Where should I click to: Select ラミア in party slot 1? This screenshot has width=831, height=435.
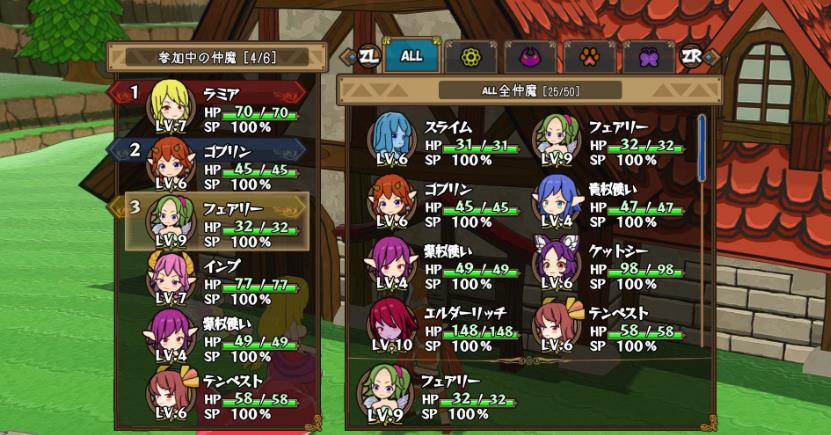(x=222, y=108)
